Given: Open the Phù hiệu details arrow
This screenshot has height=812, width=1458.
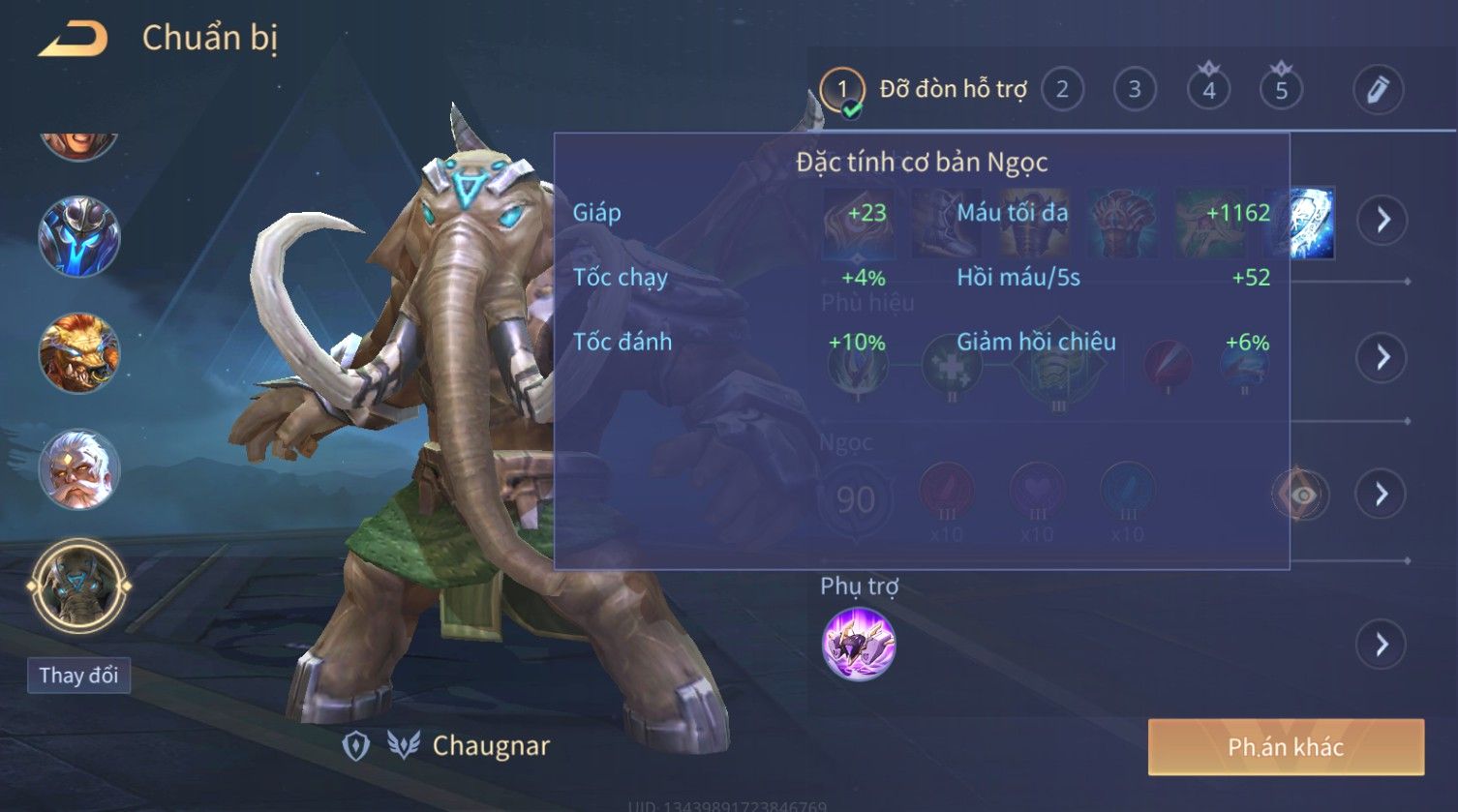Looking at the screenshot, I should click(1382, 358).
